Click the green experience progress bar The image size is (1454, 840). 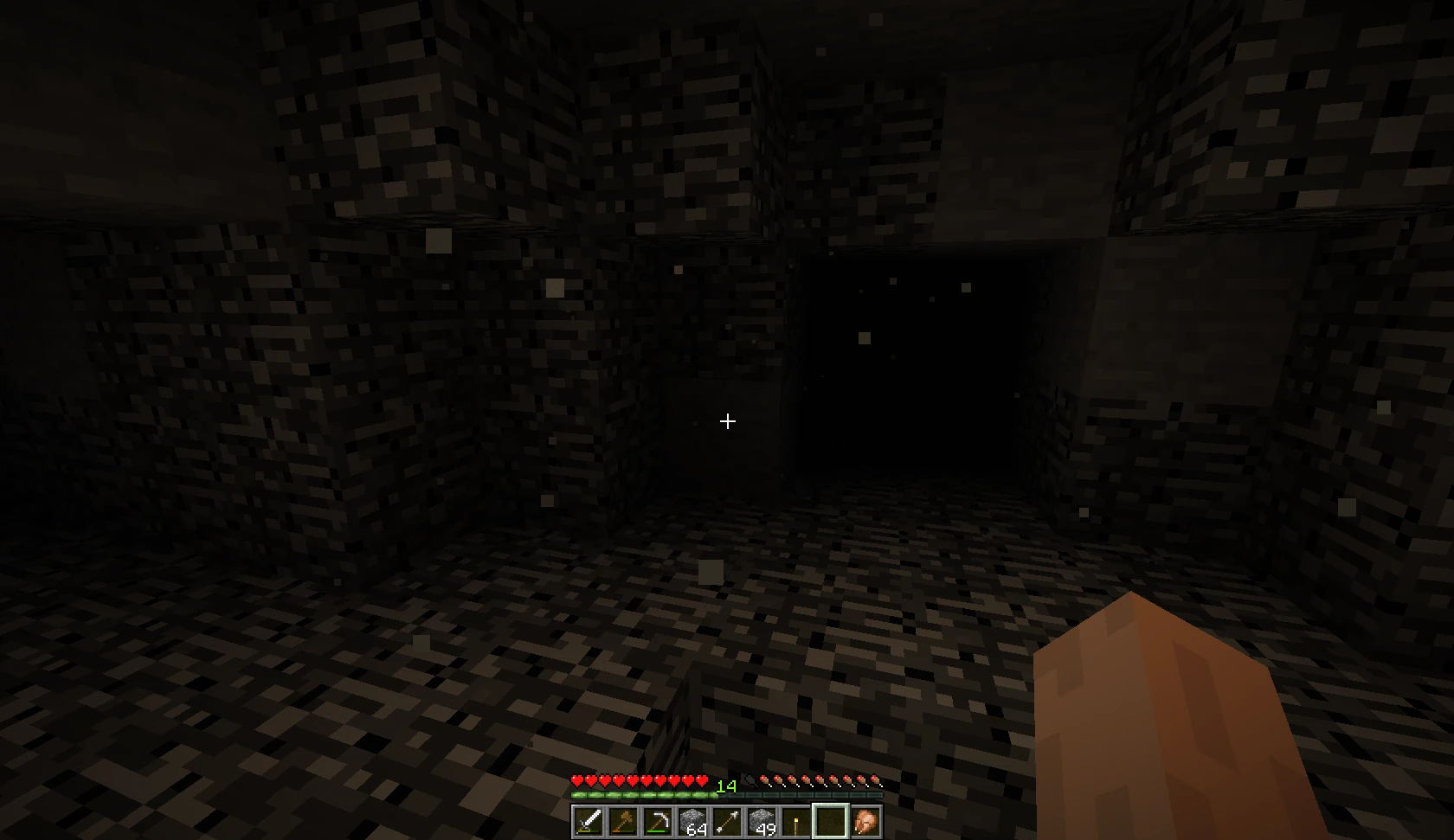pos(640,795)
